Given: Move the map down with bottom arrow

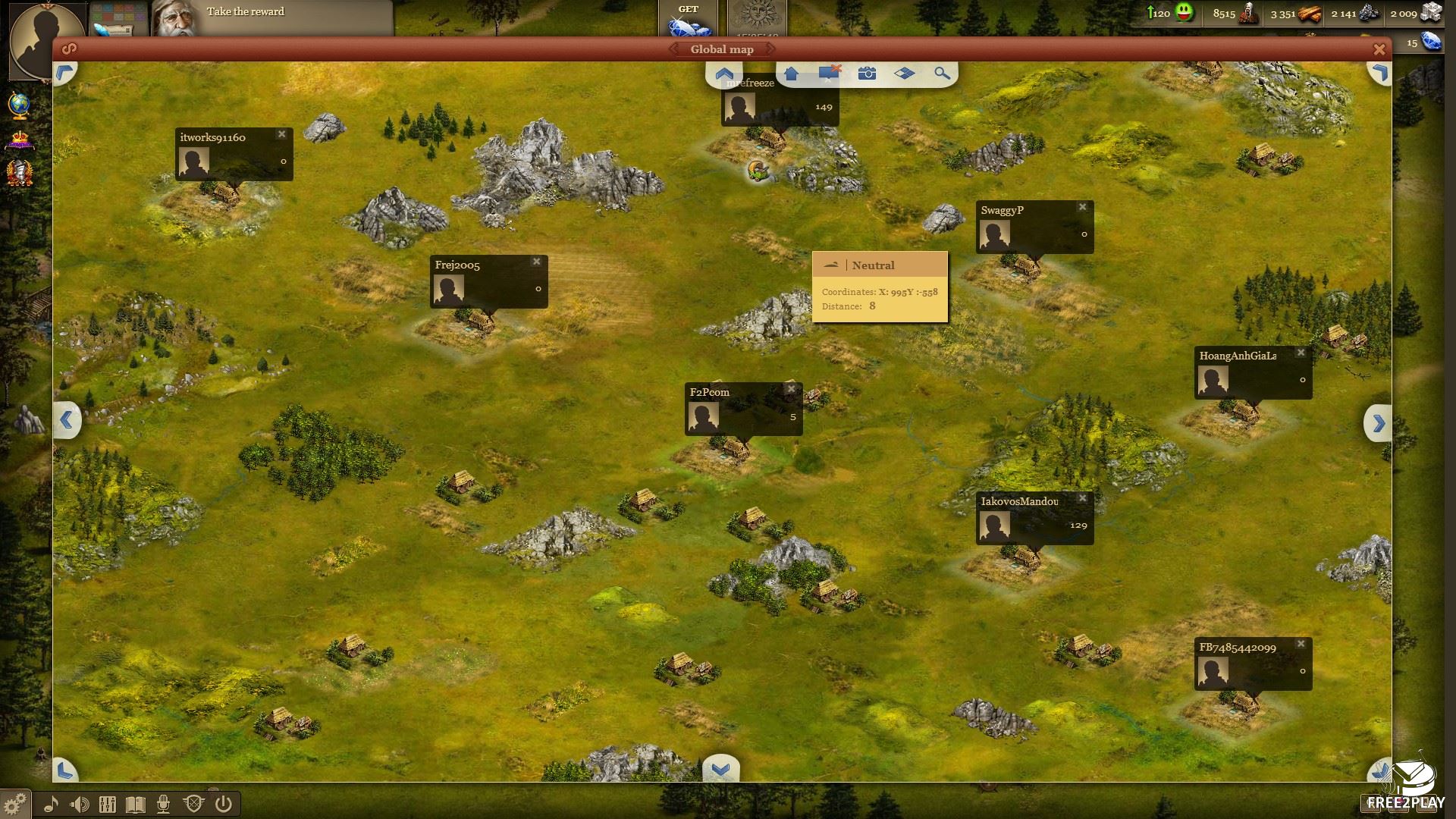Looking at the screenshot, I should pos(720,769).
